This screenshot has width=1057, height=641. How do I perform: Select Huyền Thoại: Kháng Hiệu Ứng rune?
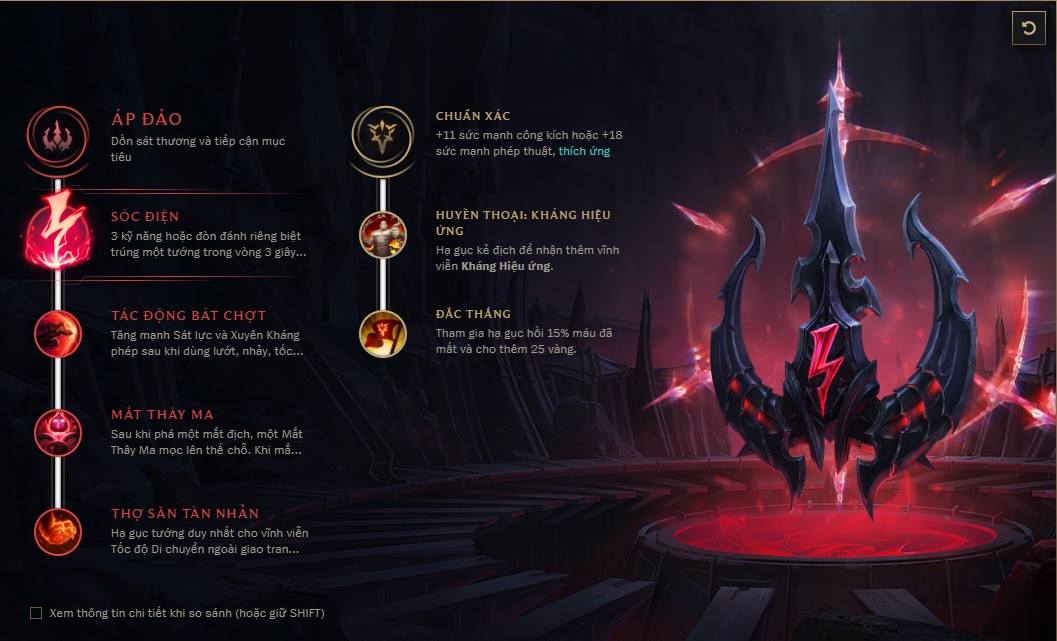pyautogui.click(x=383, y=234)
